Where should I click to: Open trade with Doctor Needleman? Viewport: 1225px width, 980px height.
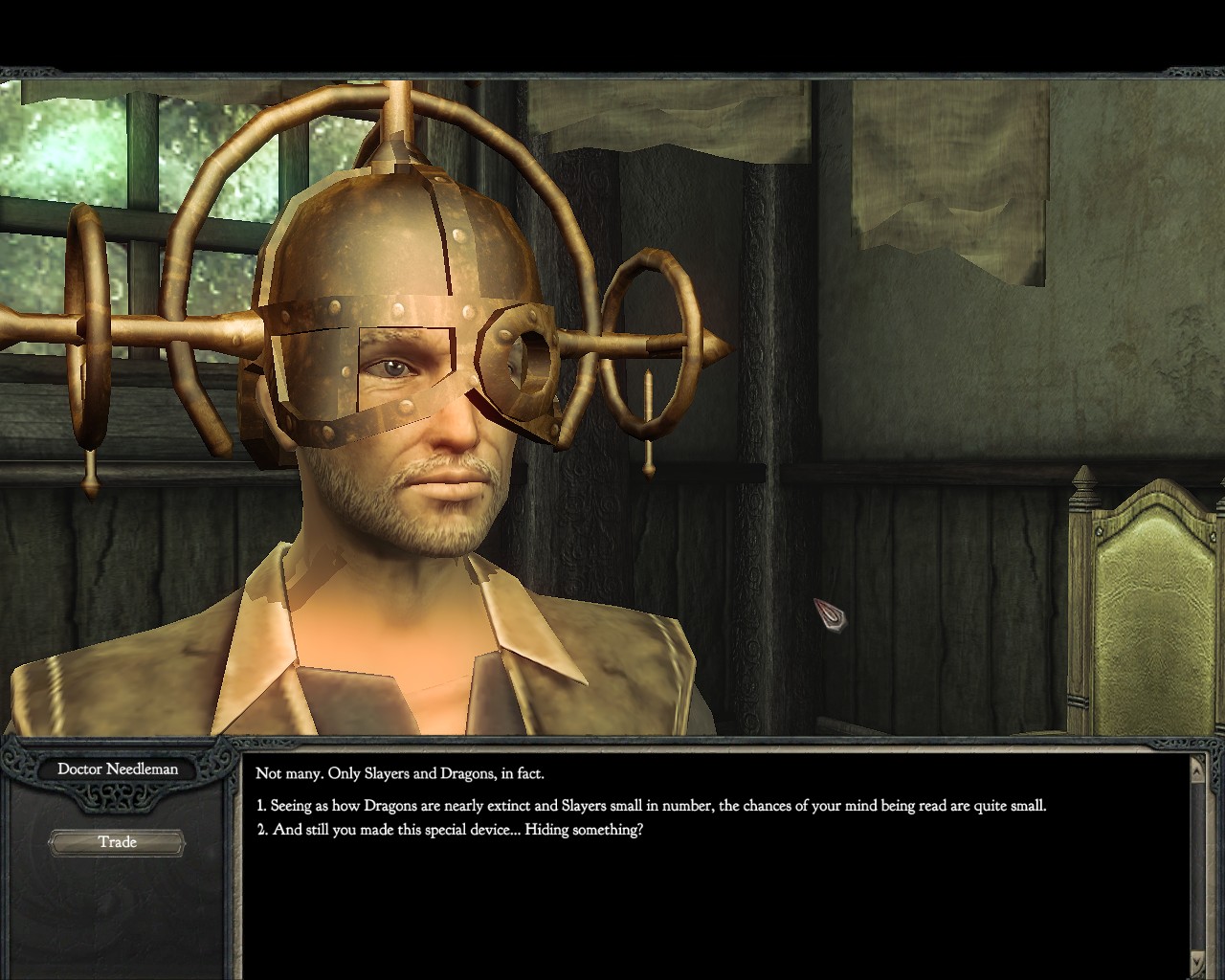[117, 842]
